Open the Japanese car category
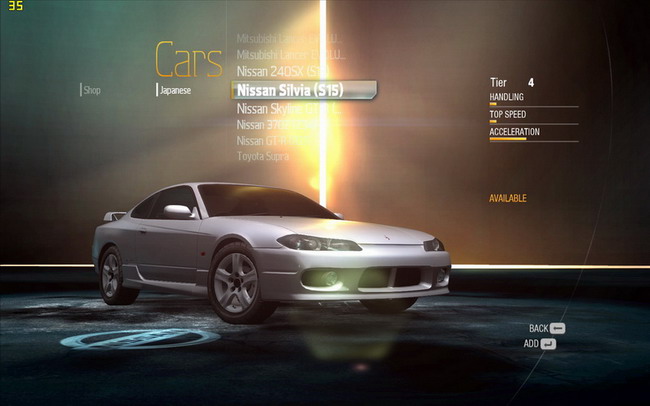This screenshot has height=406, width=650. click(x=175, y=90)
